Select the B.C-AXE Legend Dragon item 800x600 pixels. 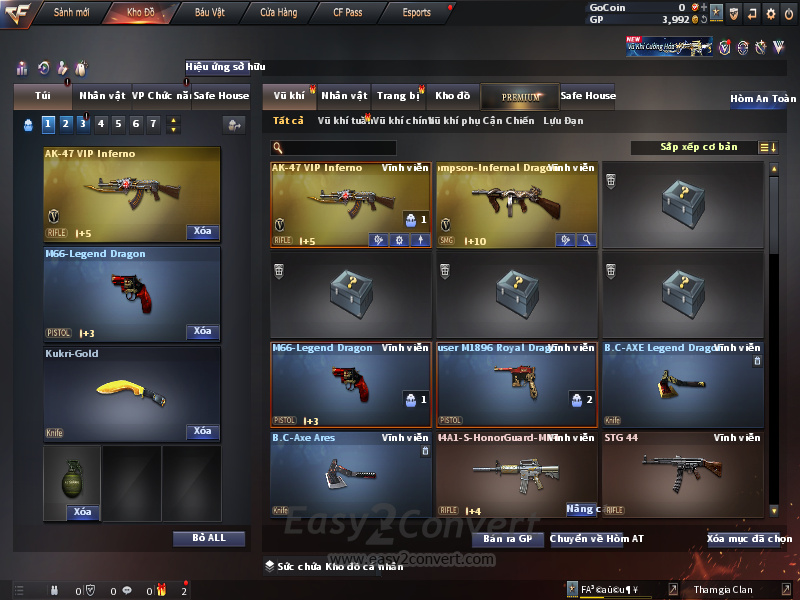tap(682, 384)
